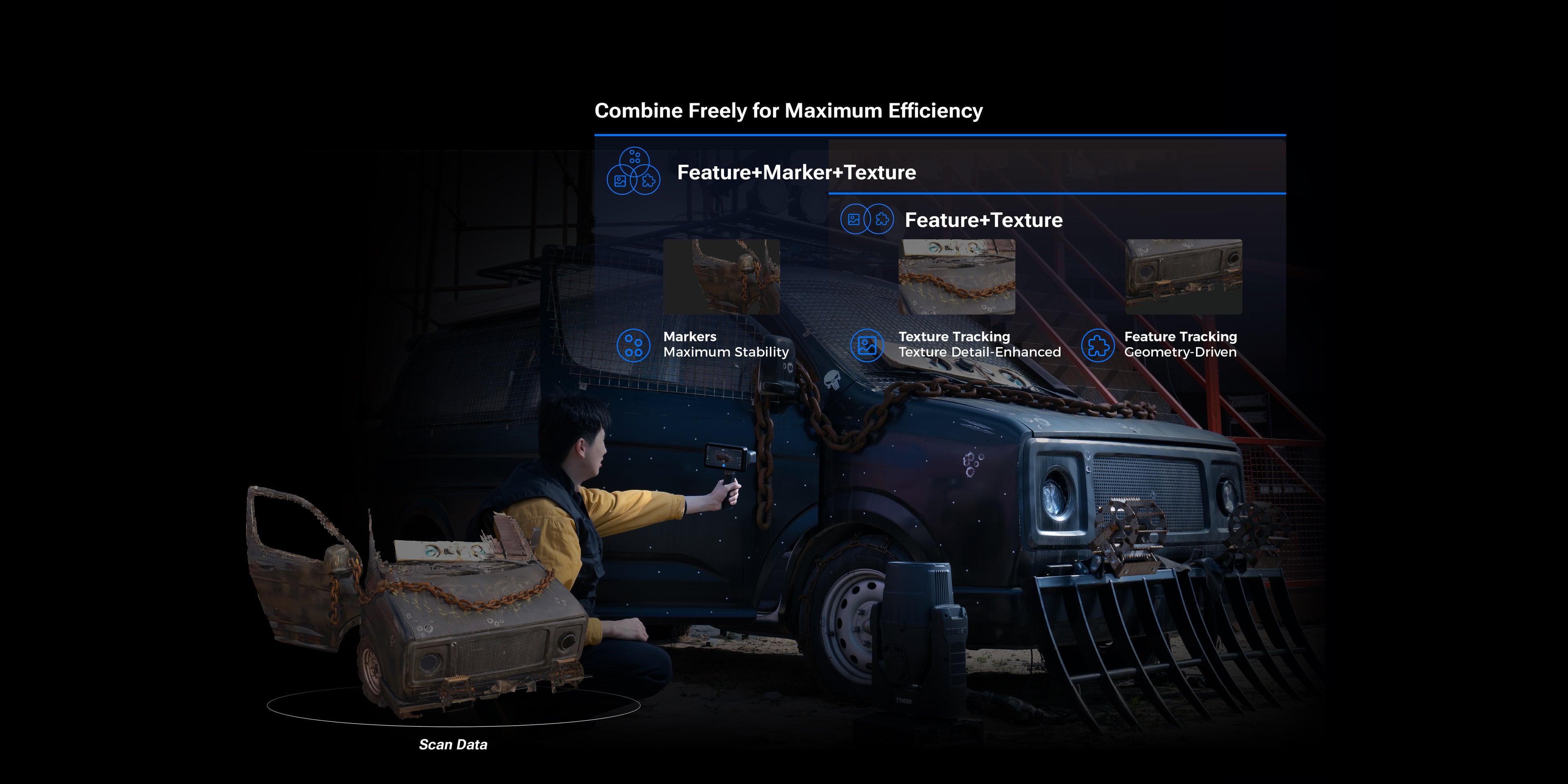This screenshot has width=1568, height=784.
Task: View the Texture Tracking scan thumbnail
Action: [x=957, y=277]
